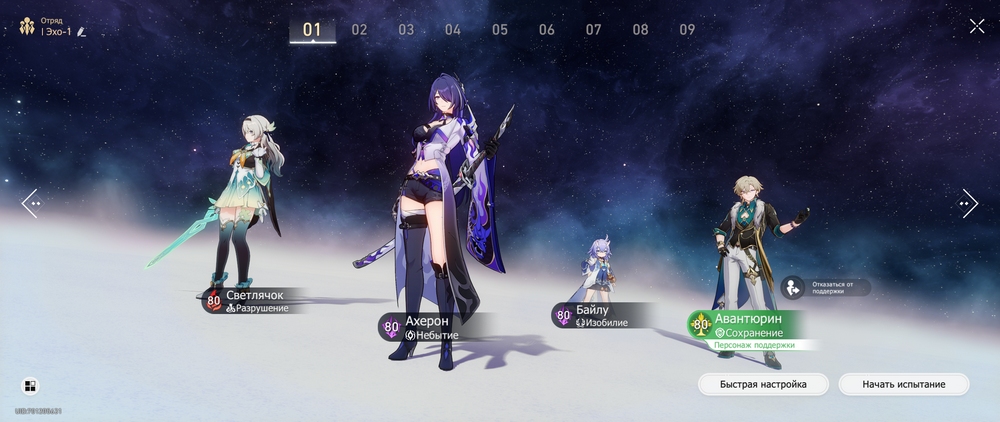
Task: Open team tab 09
Action: click(x=688, y=30)
